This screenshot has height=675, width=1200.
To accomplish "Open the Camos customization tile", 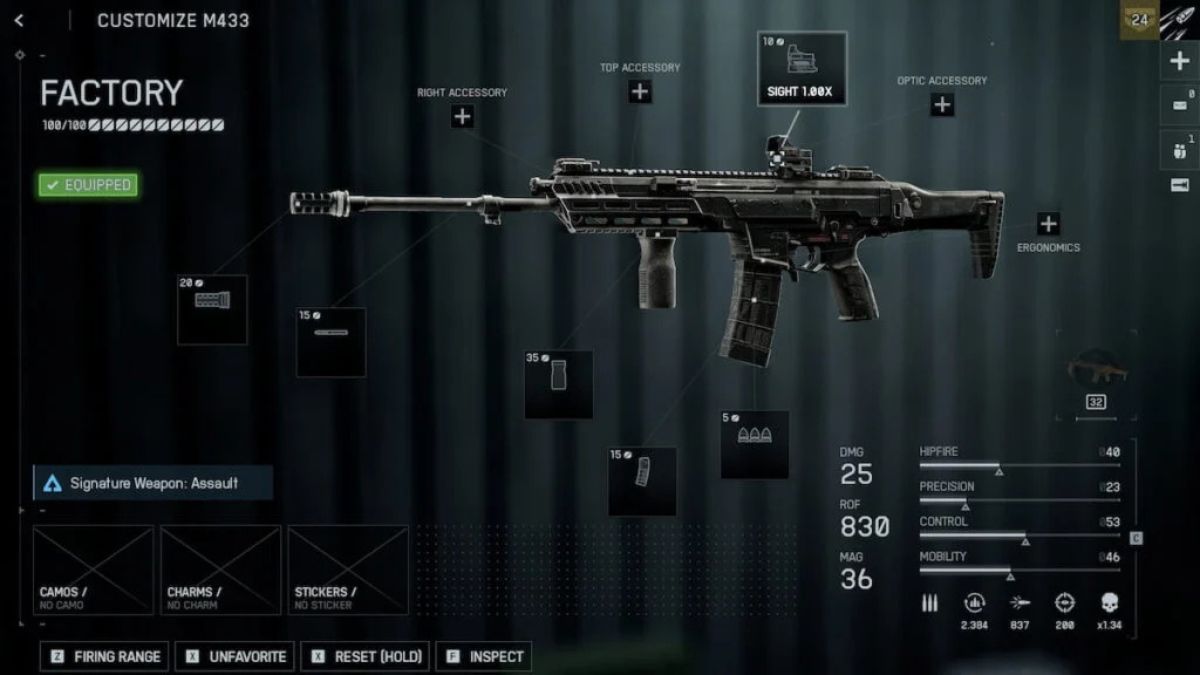I will pyautogui.click(x=93, y=570).
